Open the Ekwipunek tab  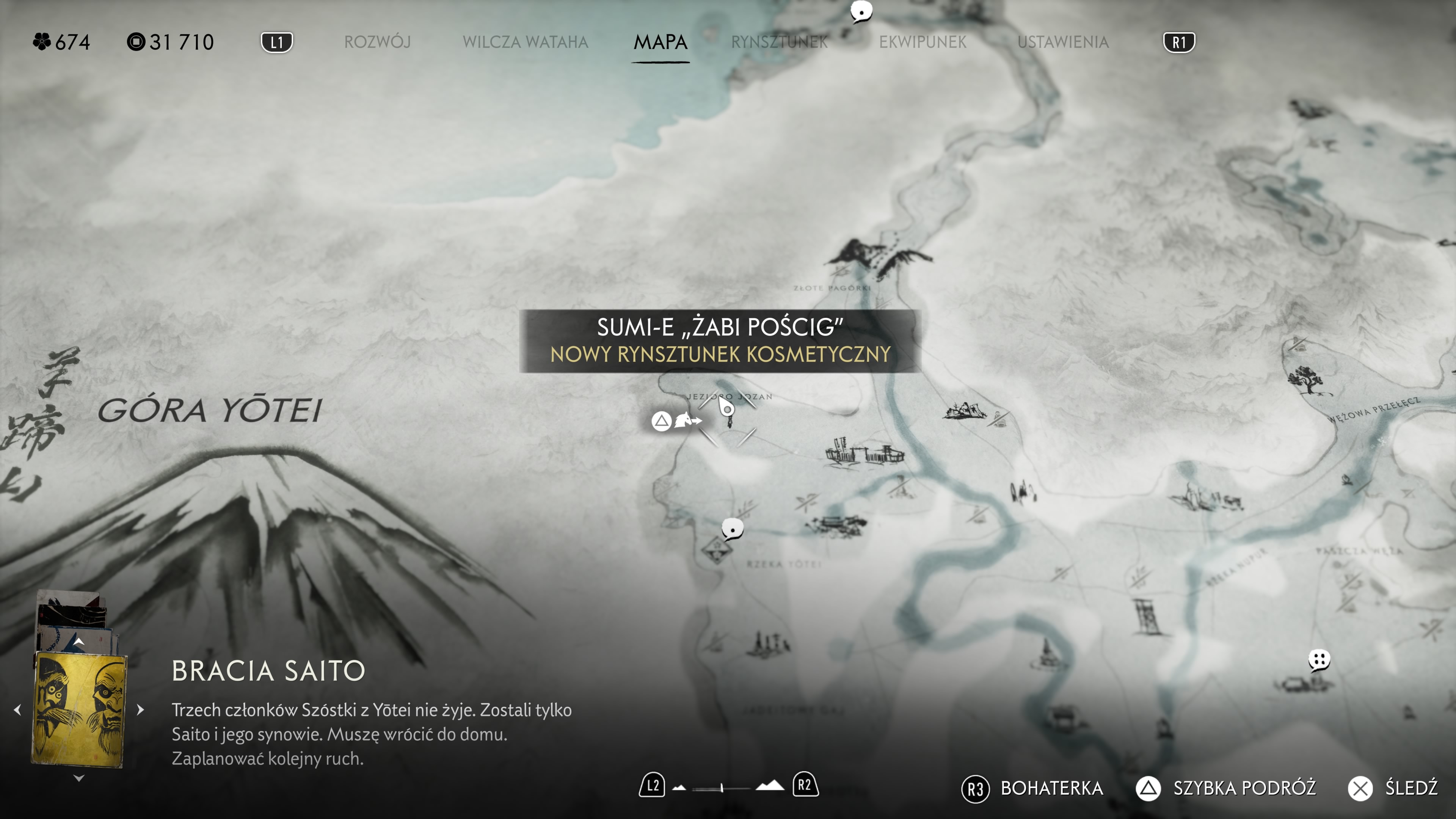tap(923, 42)
